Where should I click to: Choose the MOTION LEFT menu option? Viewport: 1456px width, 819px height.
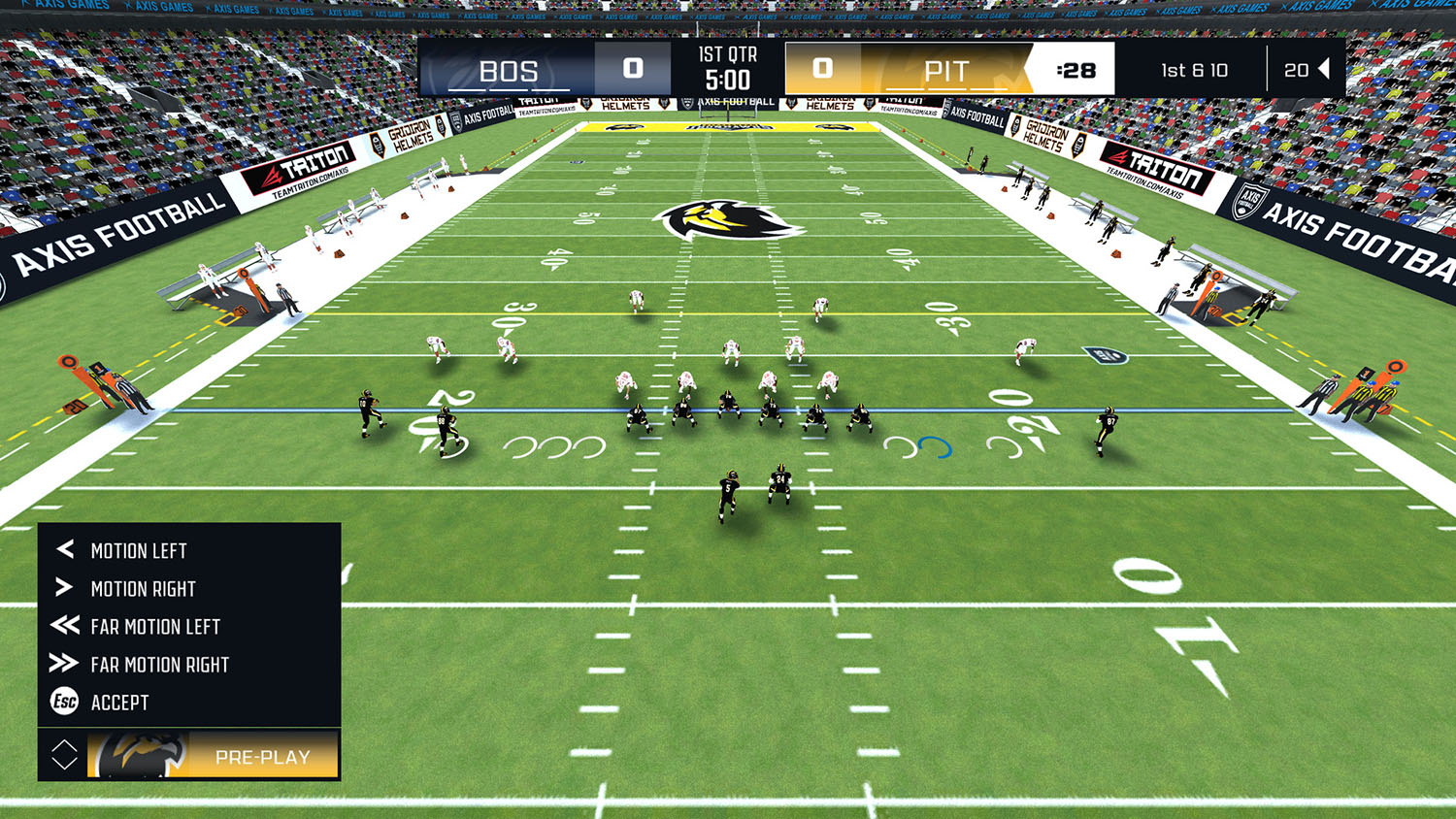click(141, 550)
